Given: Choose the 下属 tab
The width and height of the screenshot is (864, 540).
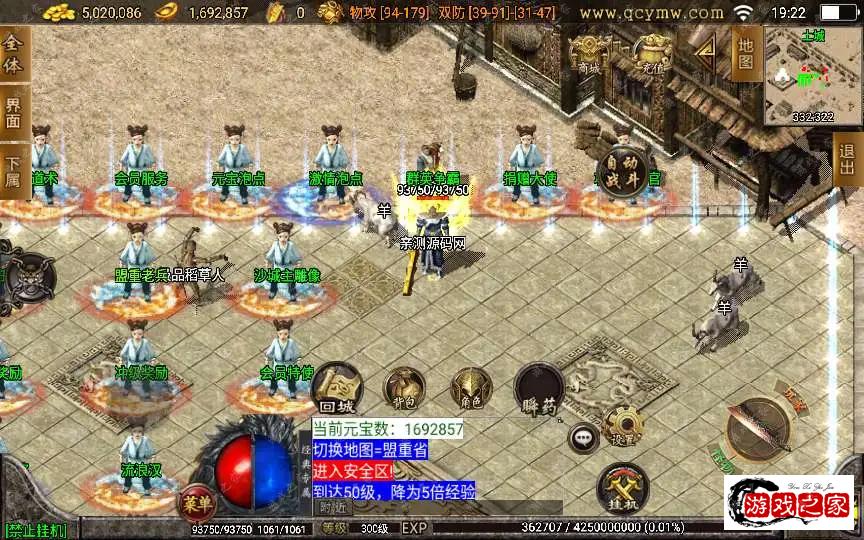Looking at the screenshot, I should pyautogui.click(x=13, y=169).
